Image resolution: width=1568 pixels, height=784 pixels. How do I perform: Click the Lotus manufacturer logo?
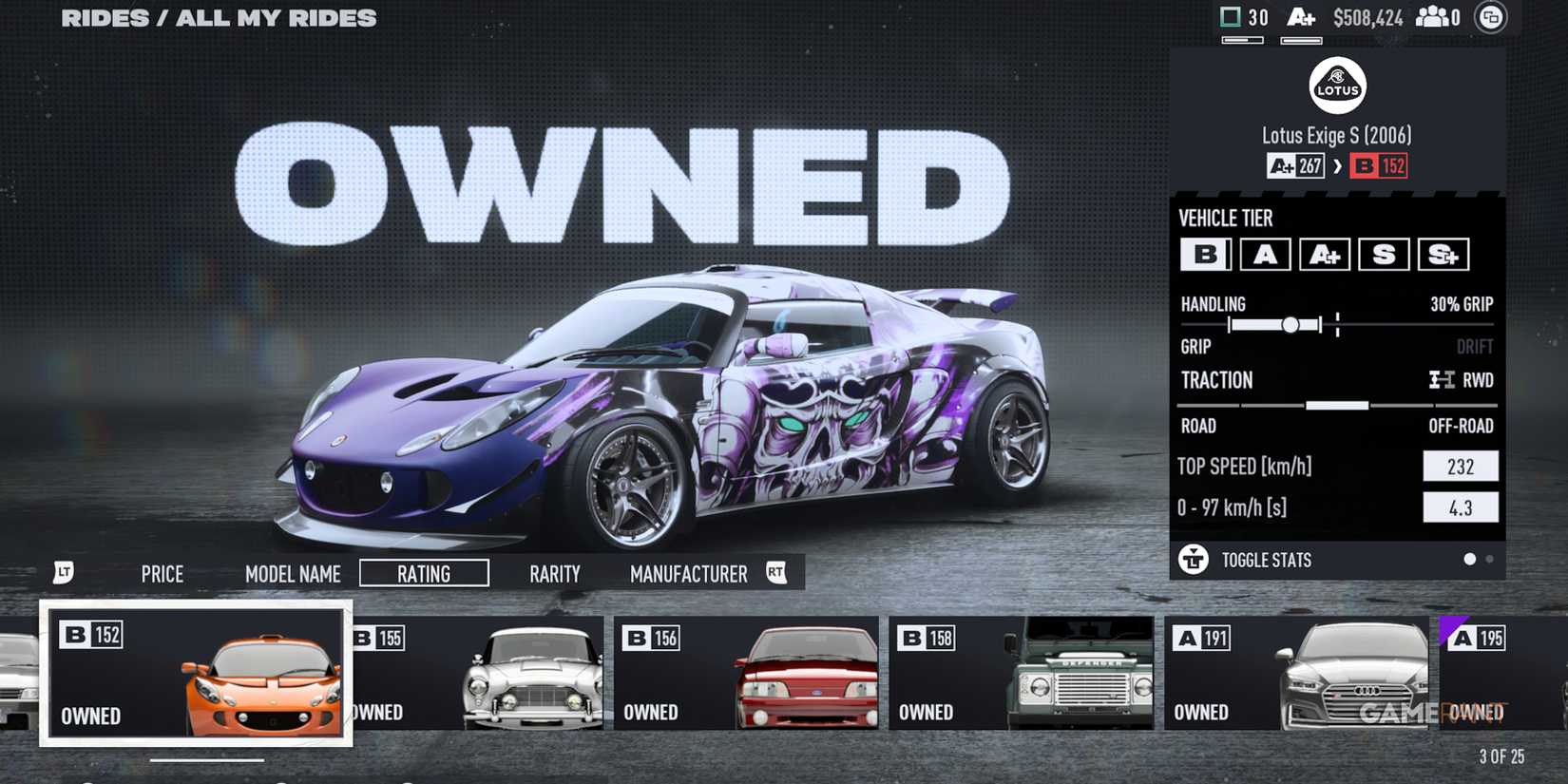(x=1336, y=86)
